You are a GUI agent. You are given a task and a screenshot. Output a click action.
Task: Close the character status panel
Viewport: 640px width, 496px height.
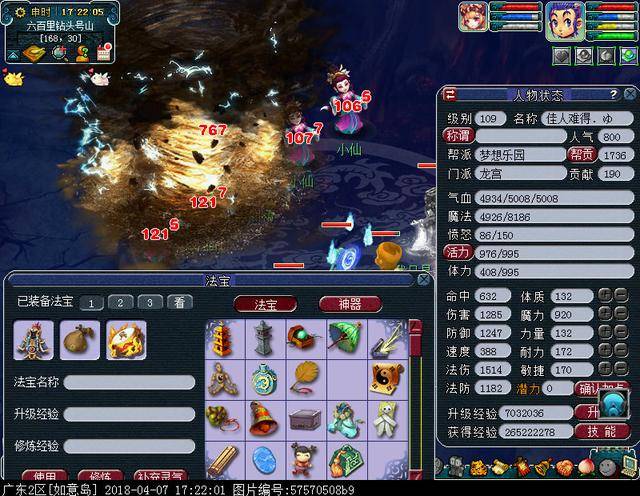(x=631, y=95)
